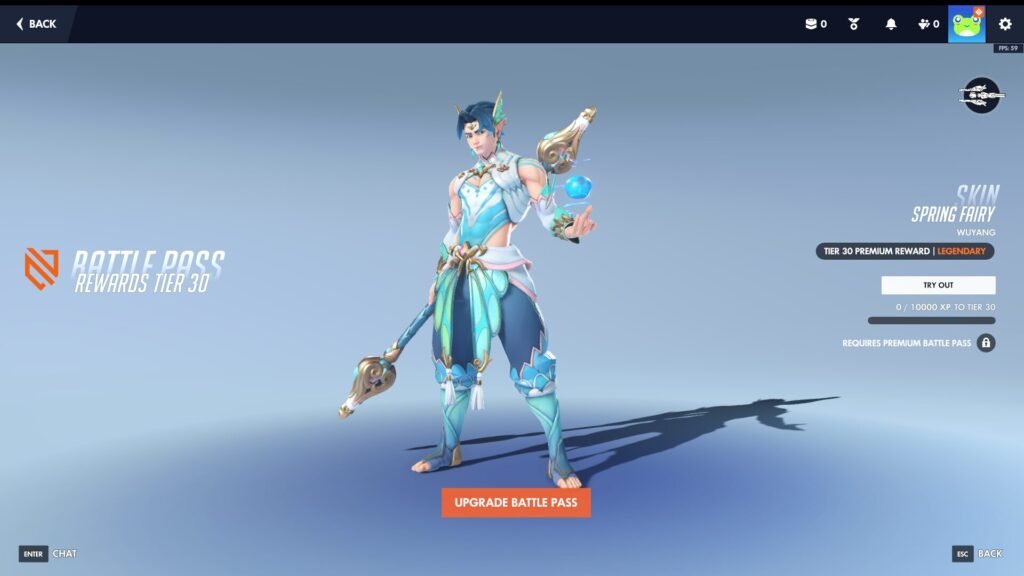Open the coin currency balance
Screen dimensions: 1024x576
pyautogui.click(x=816, y=24)
